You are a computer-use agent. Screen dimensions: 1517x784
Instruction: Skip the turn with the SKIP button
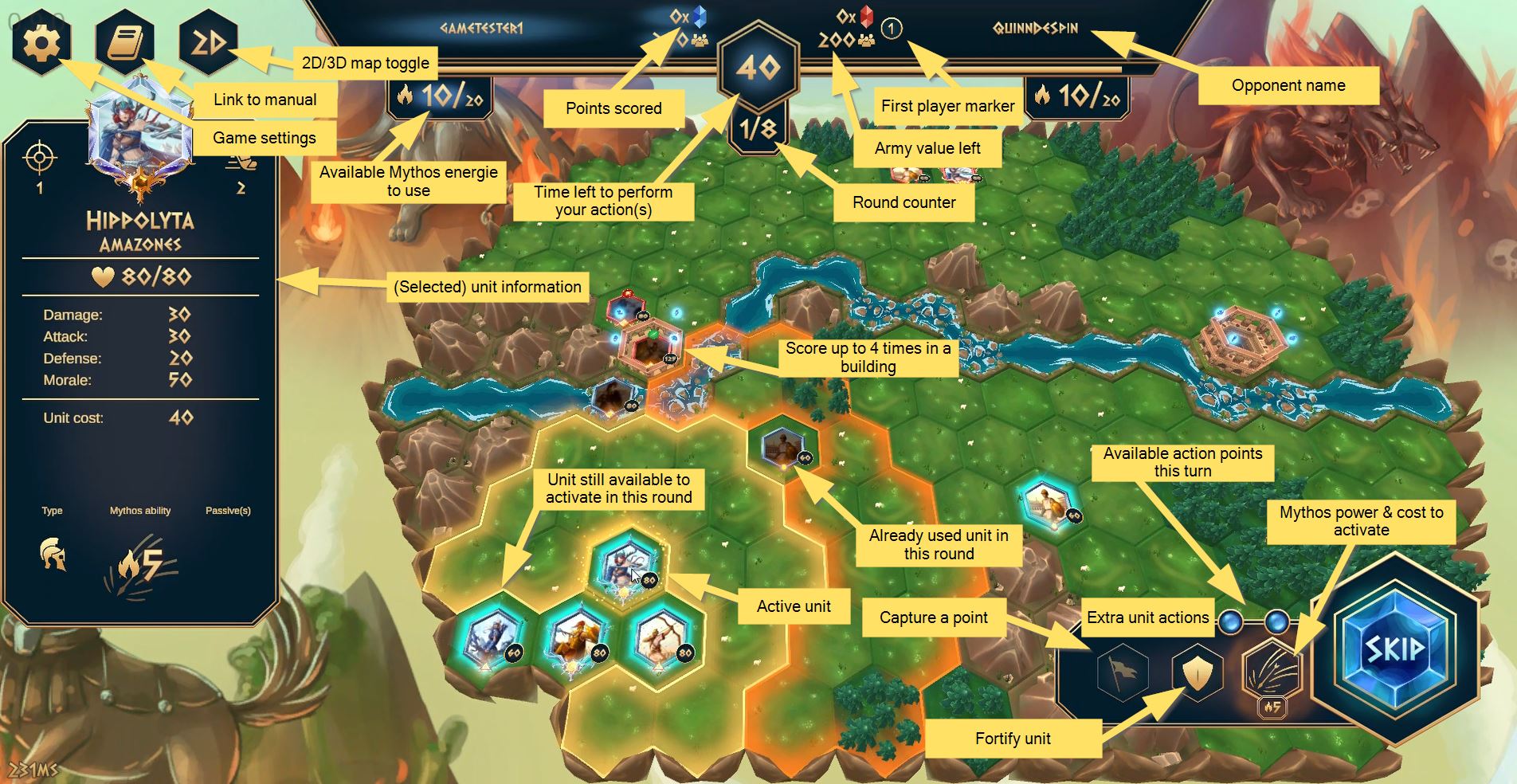click(1394, 649)
